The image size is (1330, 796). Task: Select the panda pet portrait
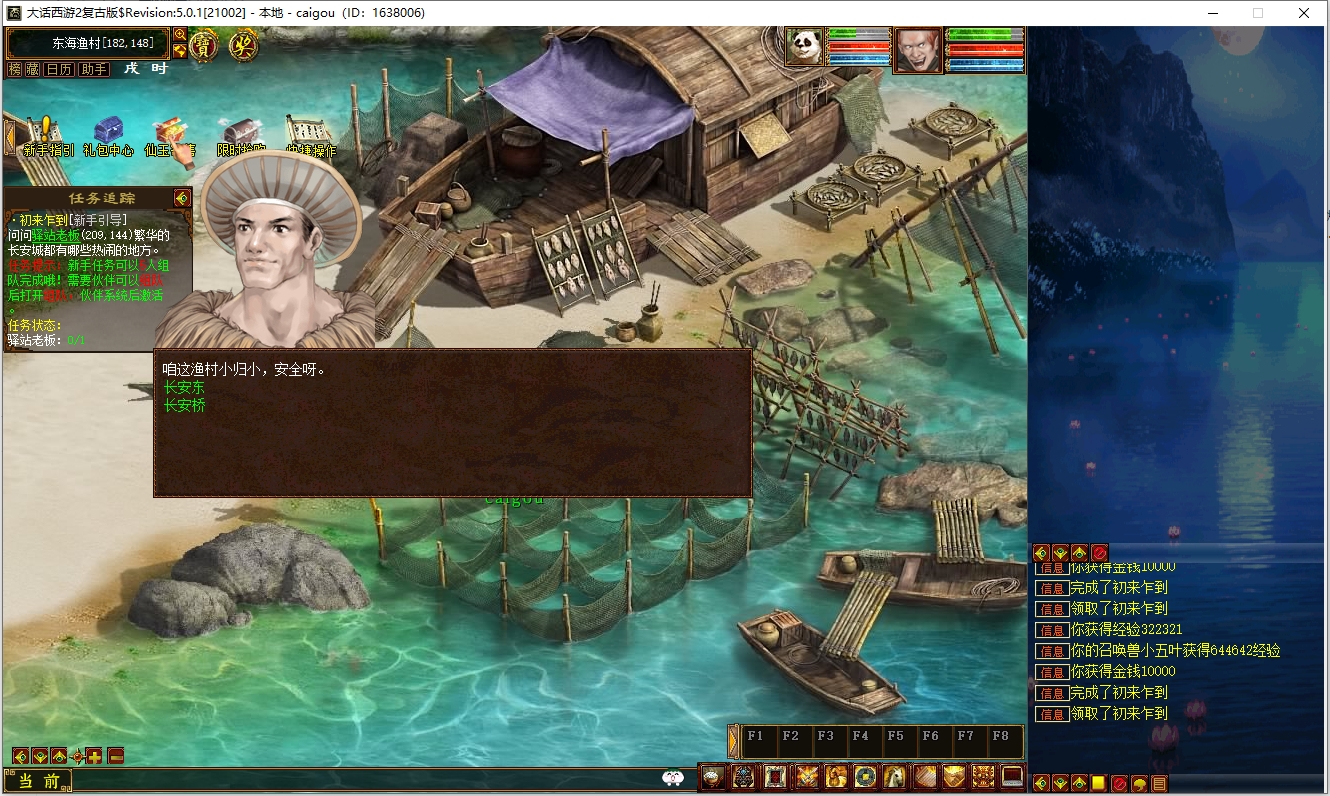[x=804, y=47]
